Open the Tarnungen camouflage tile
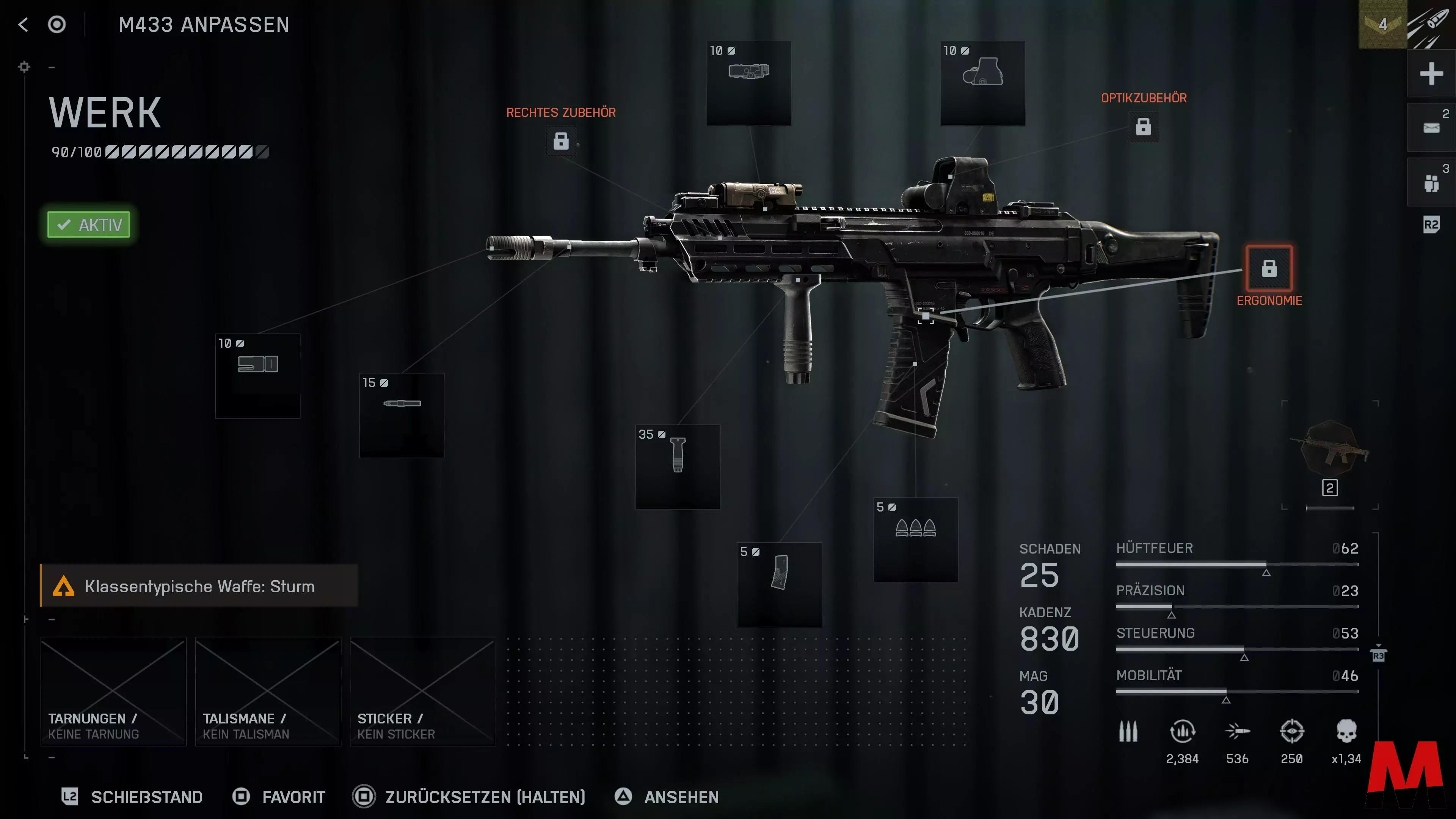The image size is (1456, 819). pyautogui.click(x=114, y=691)
